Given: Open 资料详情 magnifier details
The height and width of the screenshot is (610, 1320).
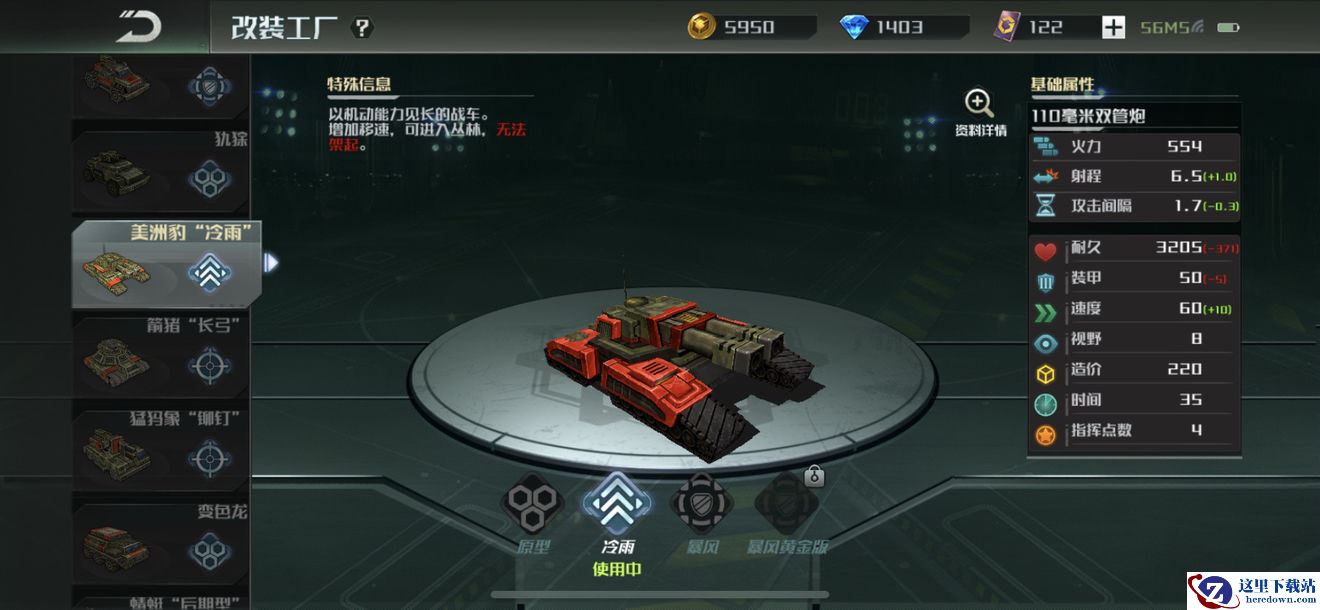Looking at the screenshot, I should tap(979, 112).
